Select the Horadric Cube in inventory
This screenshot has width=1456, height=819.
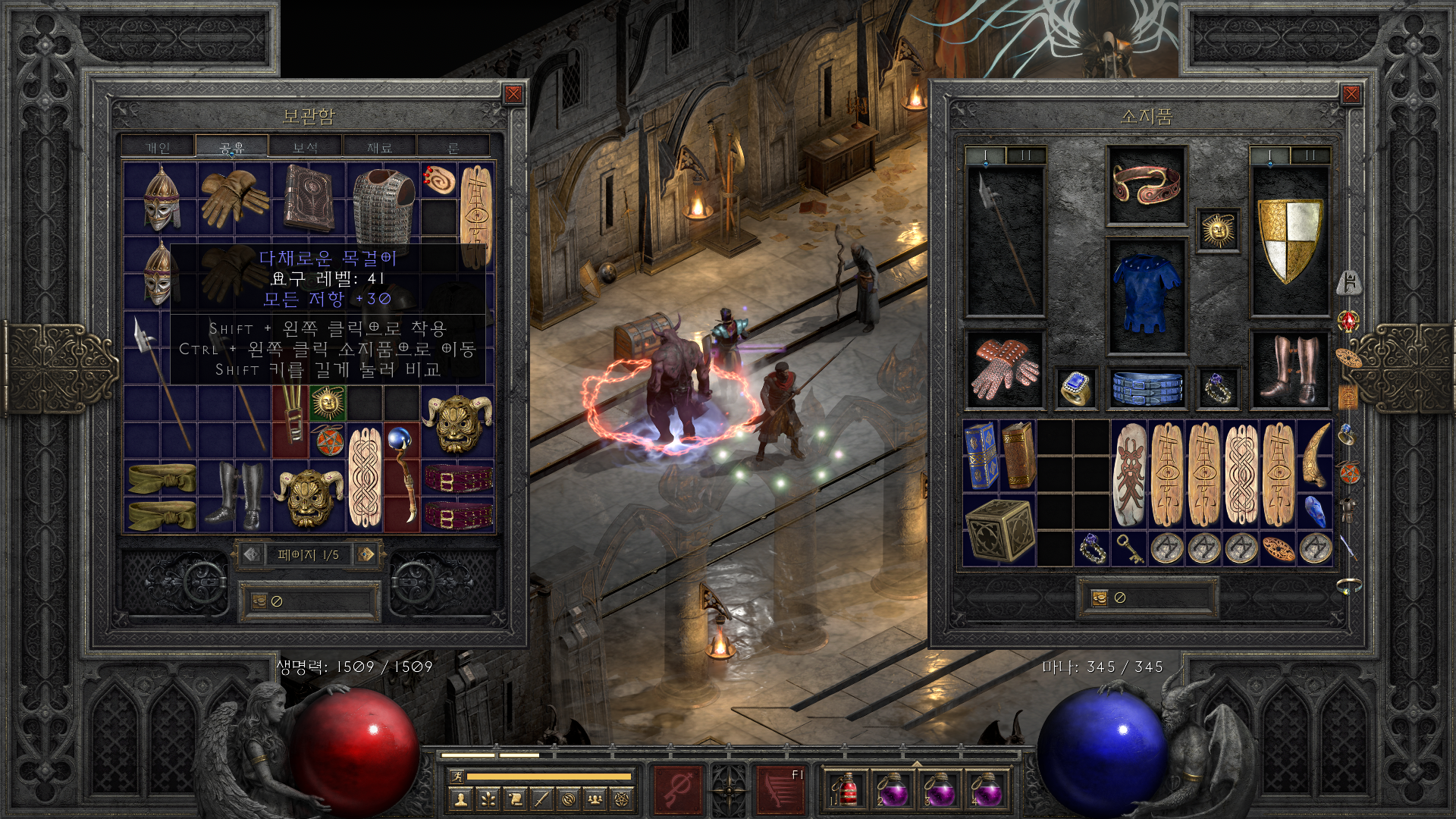pyautogui.click(x=999, y=530)
